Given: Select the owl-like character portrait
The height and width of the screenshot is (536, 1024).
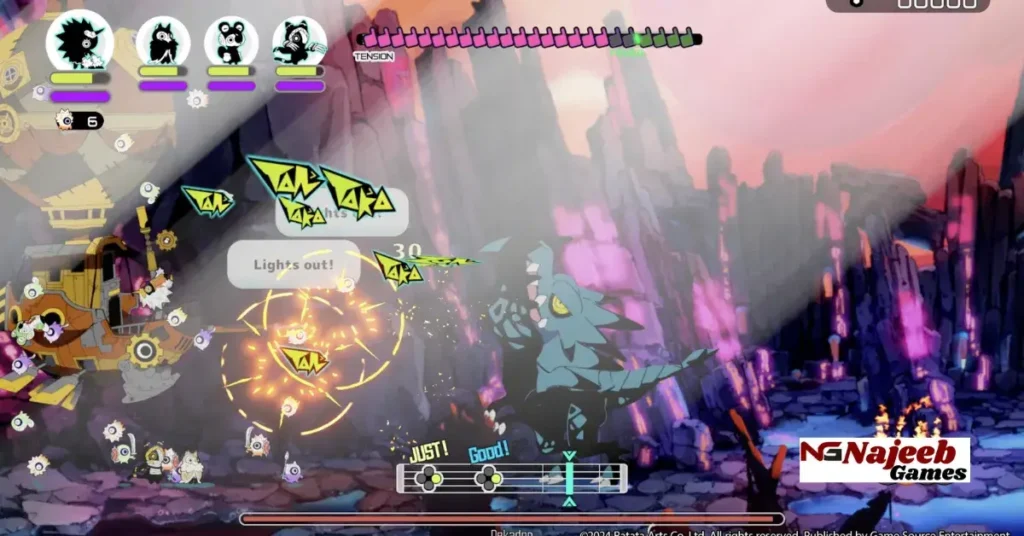Looking at the screenshot, I should coord(163,42).
